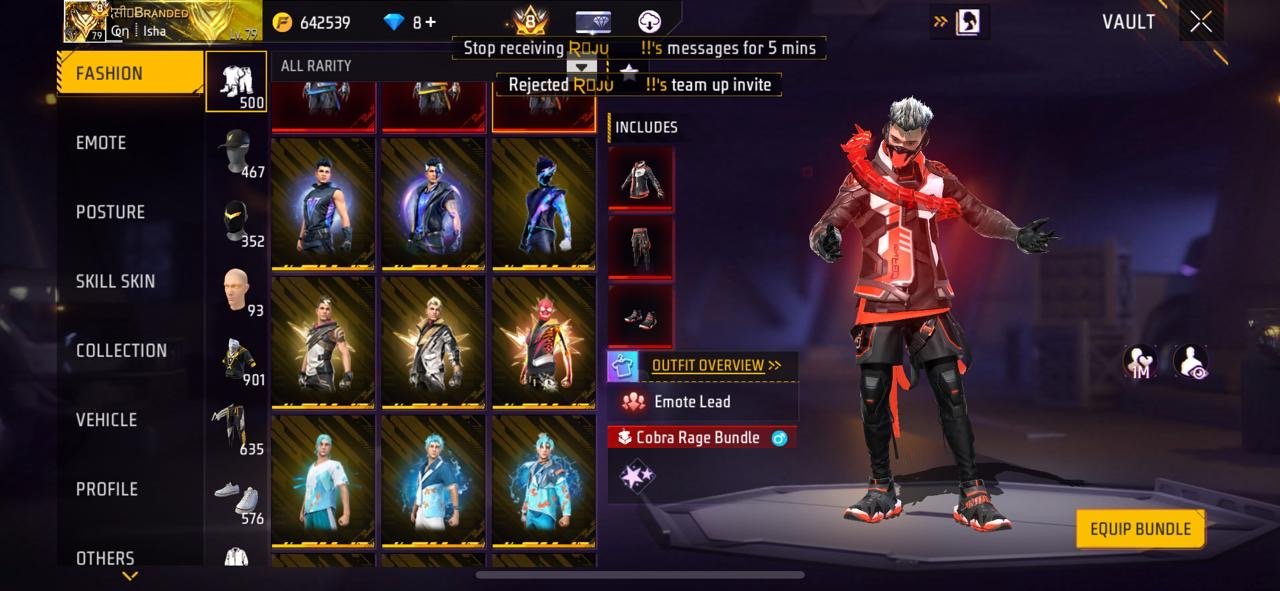Choose the cap category showing 467
The image size is (1280, 591).
click(237, 152)
